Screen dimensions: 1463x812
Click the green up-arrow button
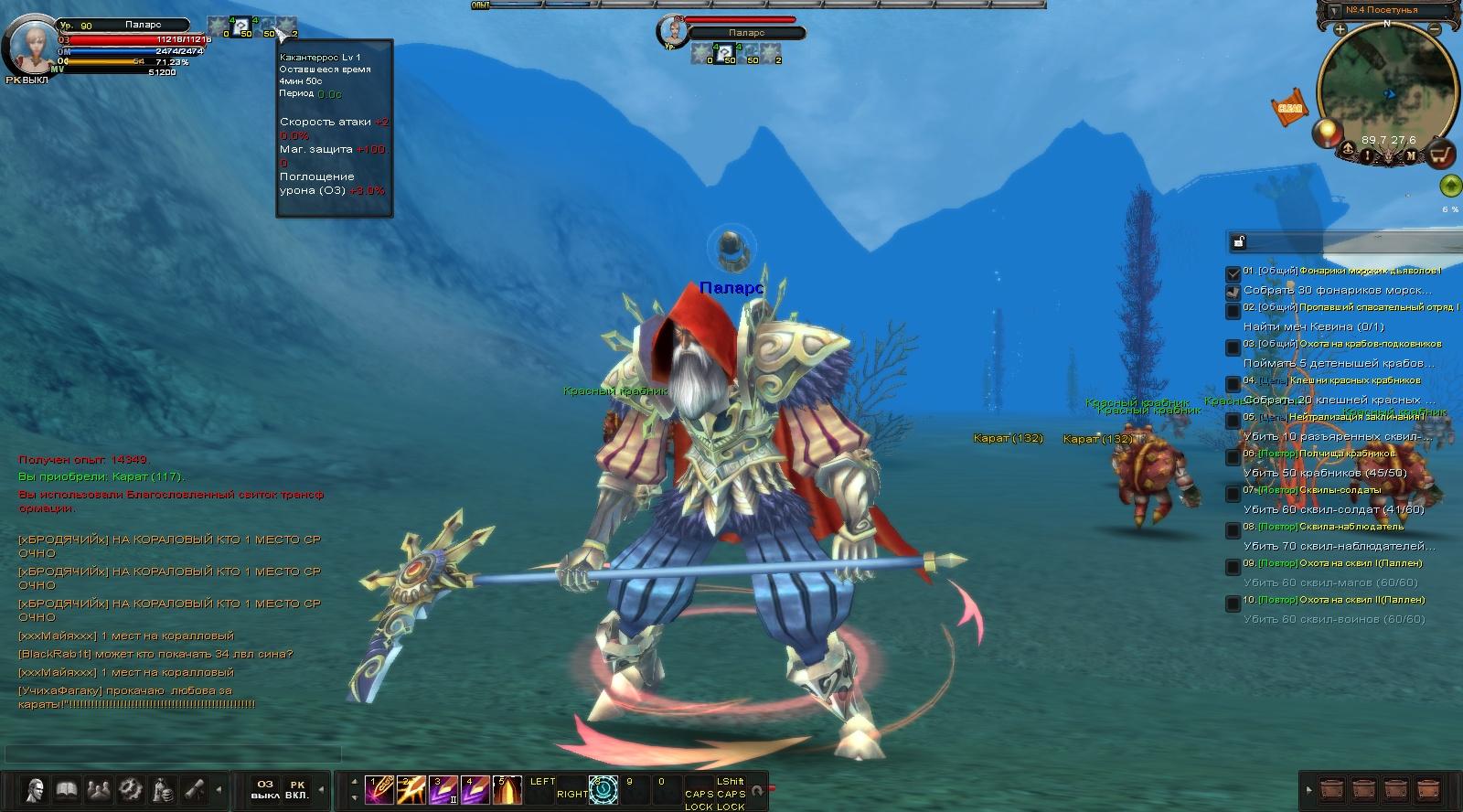pos(1450,187)
